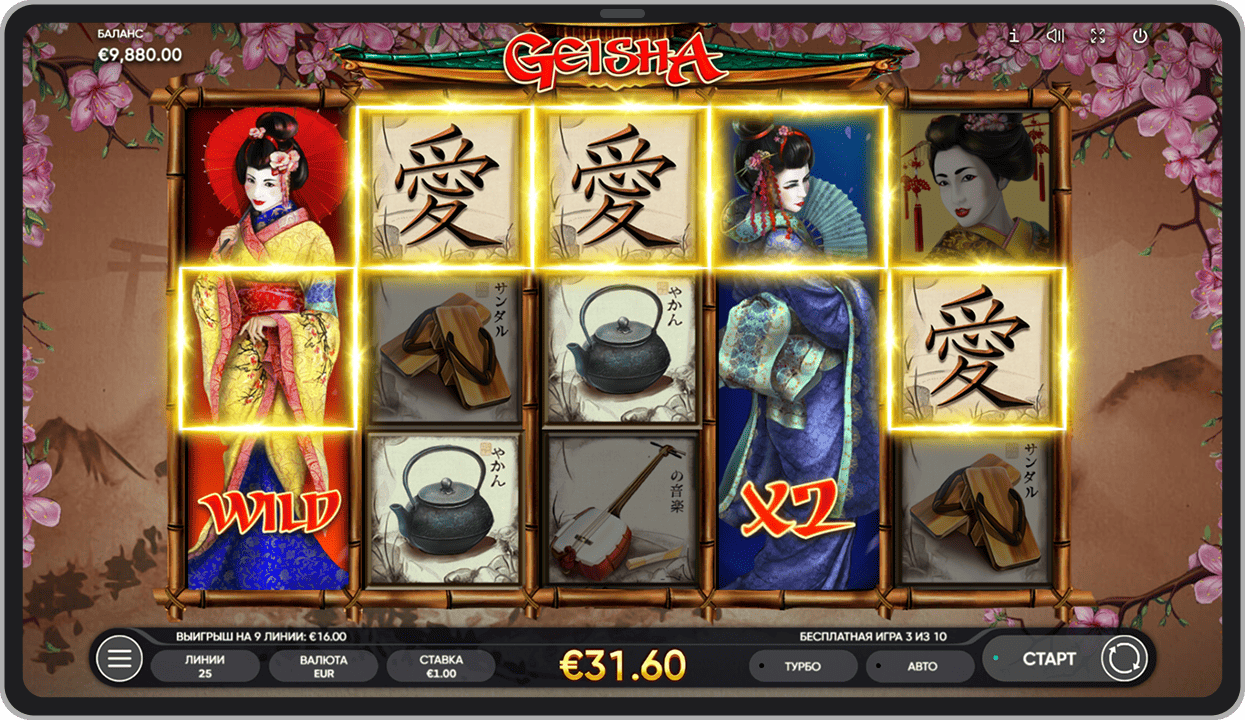Change the number of lines (ЛИНИИ)
This screenshot has width=1245, height=720.
point(205,666)
